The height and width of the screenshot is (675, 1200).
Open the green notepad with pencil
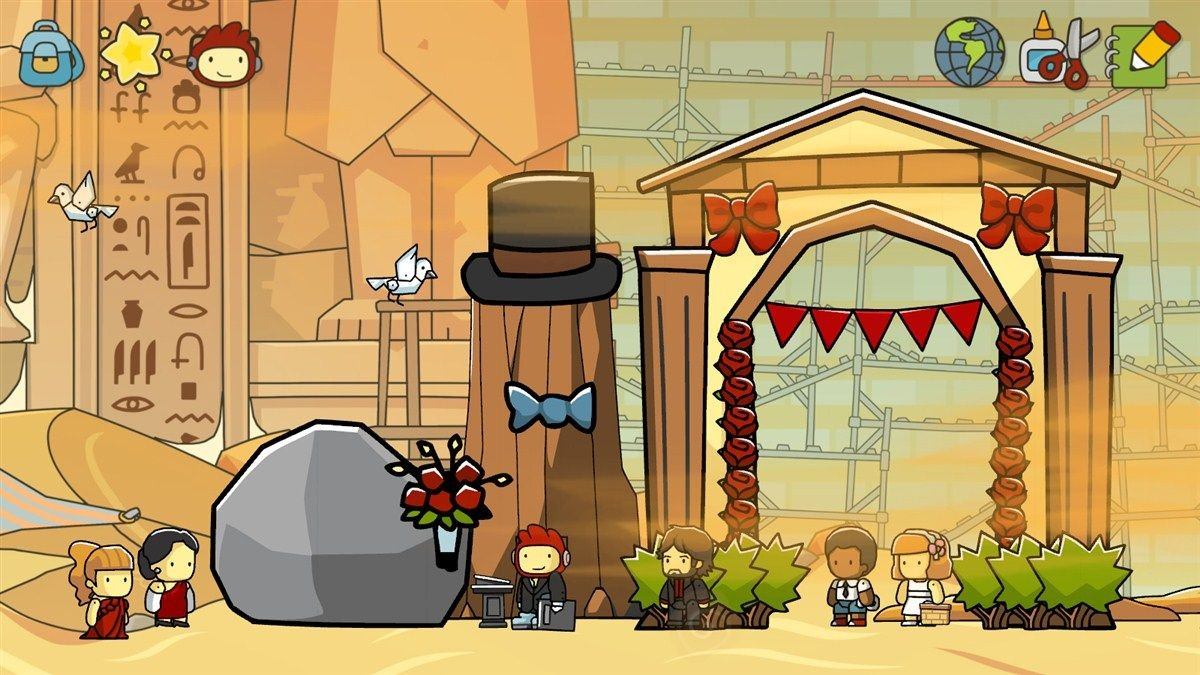tap(1138, 52)
